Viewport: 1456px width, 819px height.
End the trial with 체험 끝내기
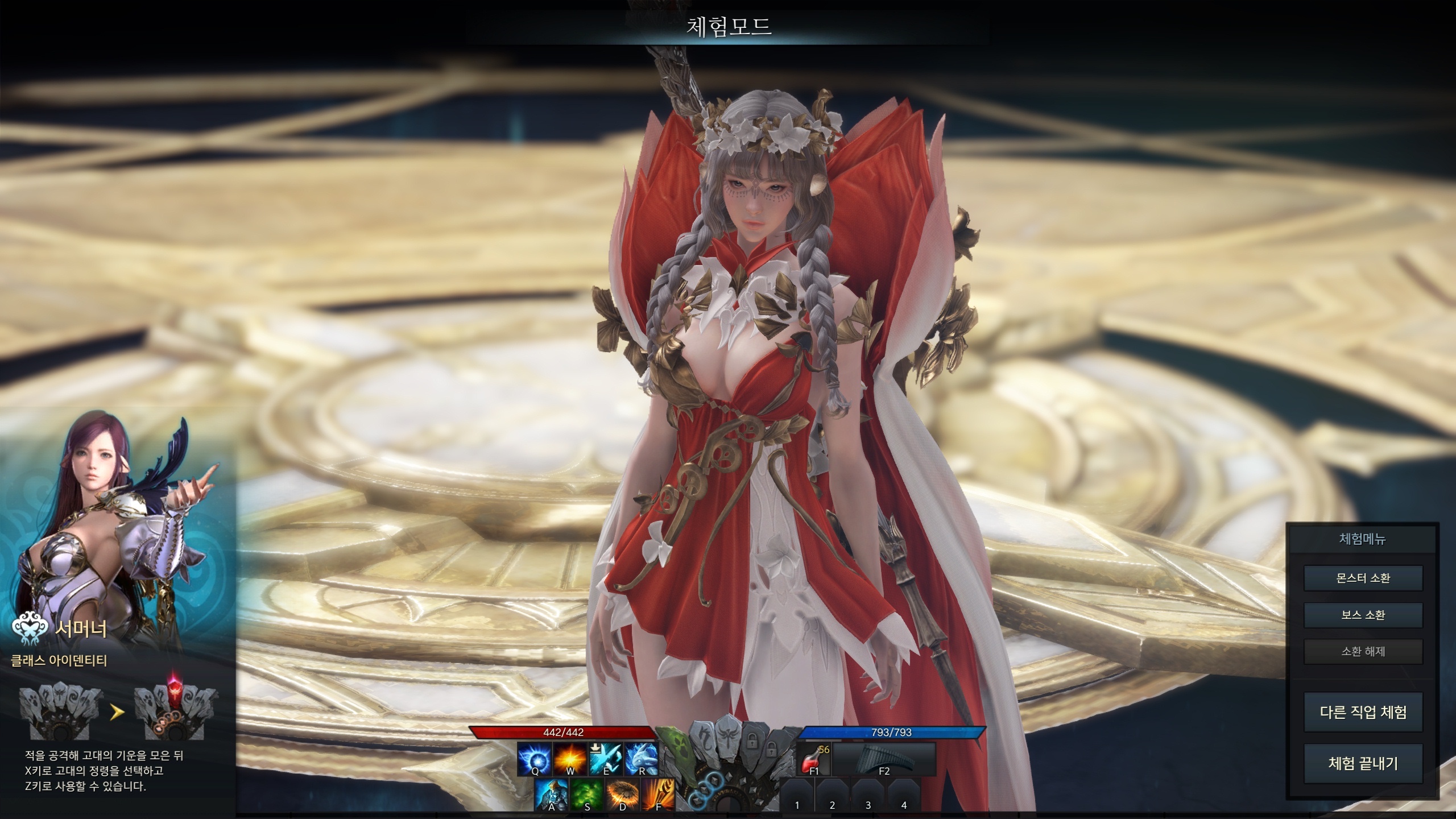tap(1363, 763)
